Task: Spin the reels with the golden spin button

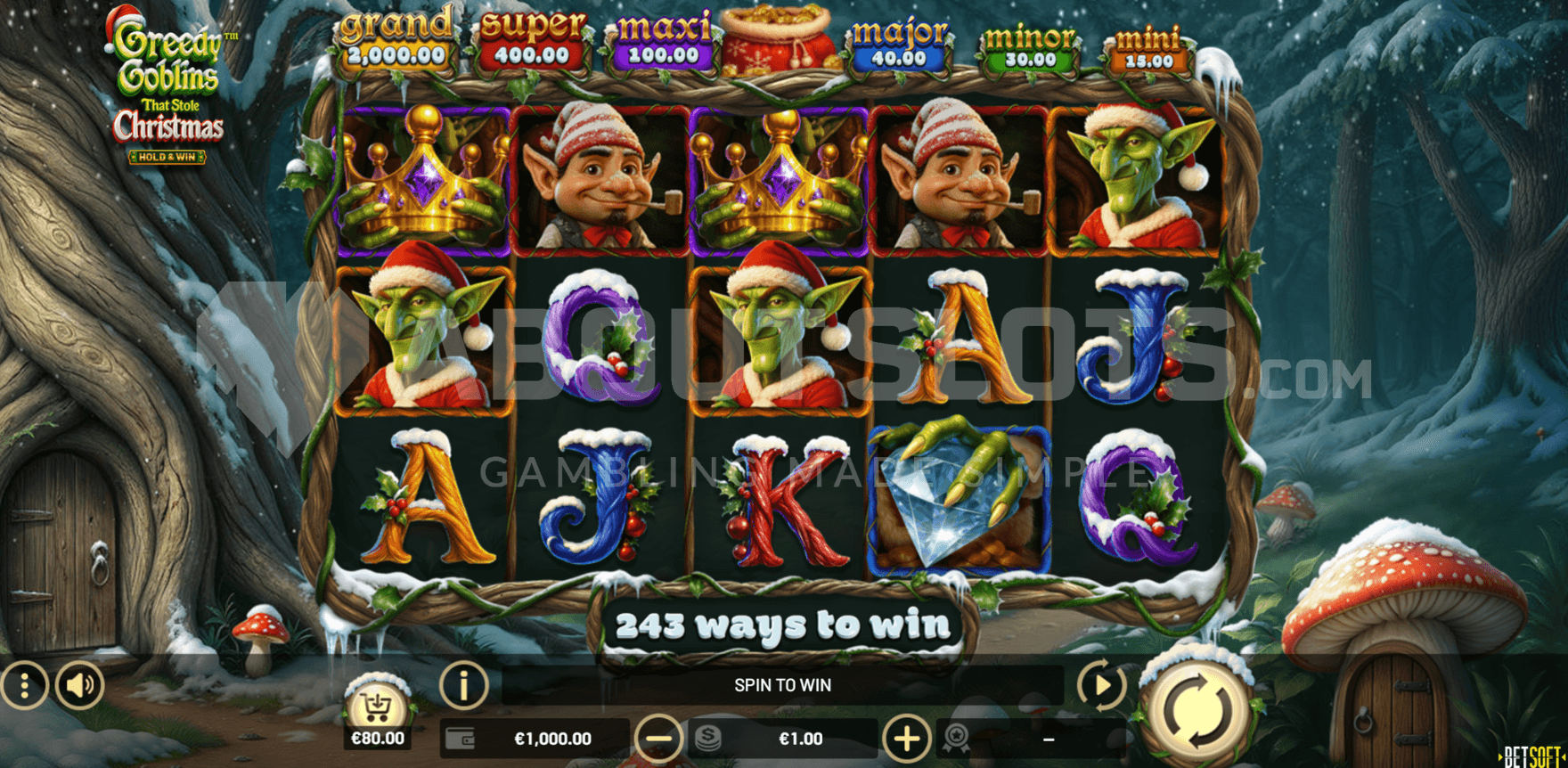Action: [x=1198, y=708]
